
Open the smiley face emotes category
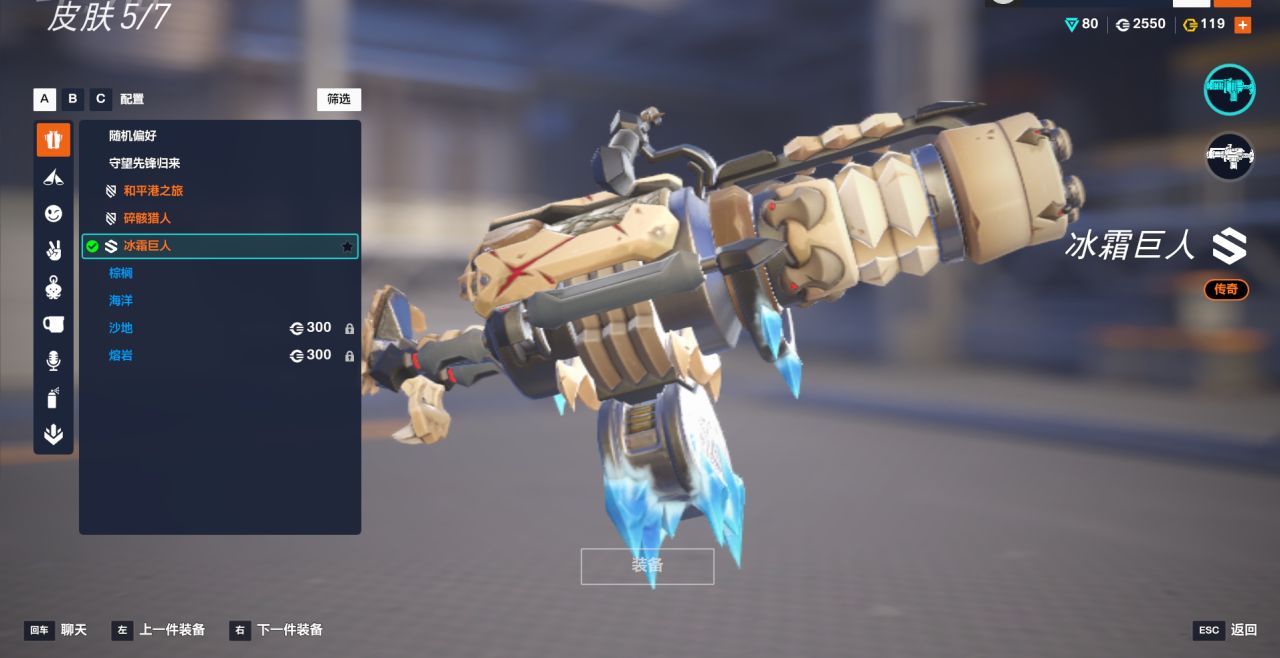(54, 213)
